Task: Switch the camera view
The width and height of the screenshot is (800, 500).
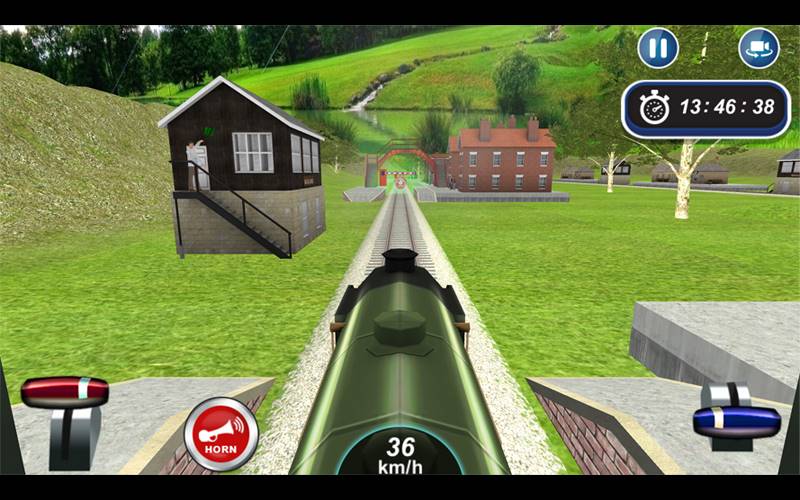Action: click(x=759, y=48)
